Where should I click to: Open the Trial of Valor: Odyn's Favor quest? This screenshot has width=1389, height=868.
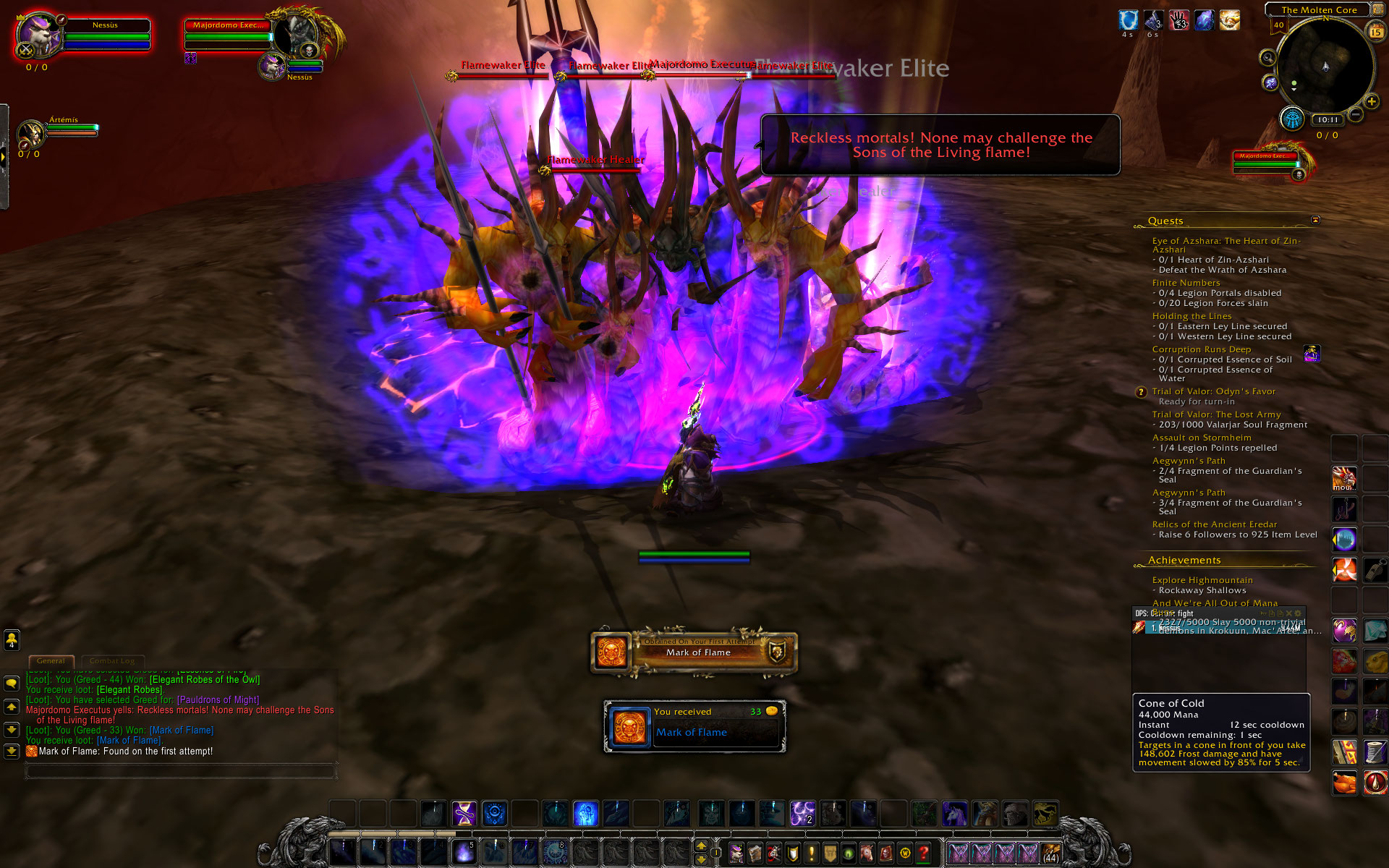pos(1213,391)
